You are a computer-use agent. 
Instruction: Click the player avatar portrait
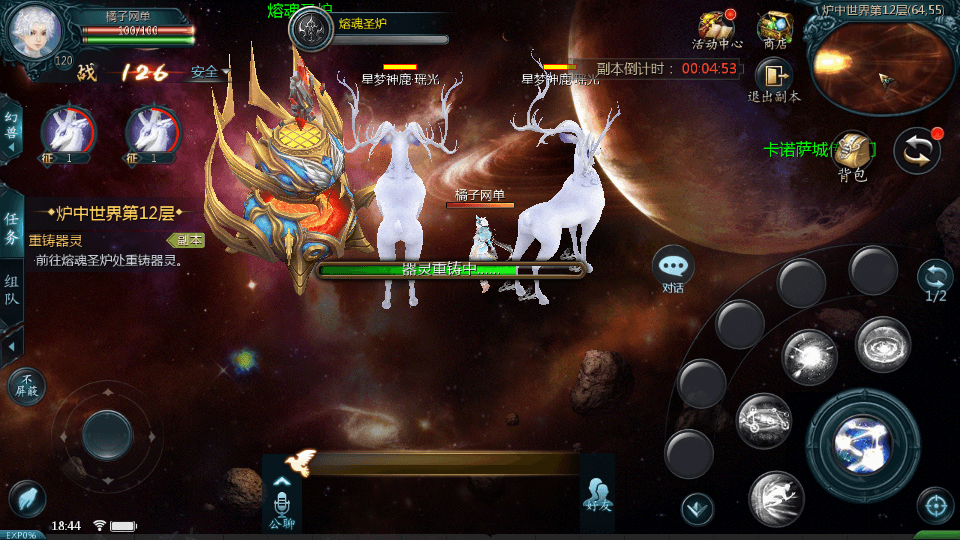point(35,31)
